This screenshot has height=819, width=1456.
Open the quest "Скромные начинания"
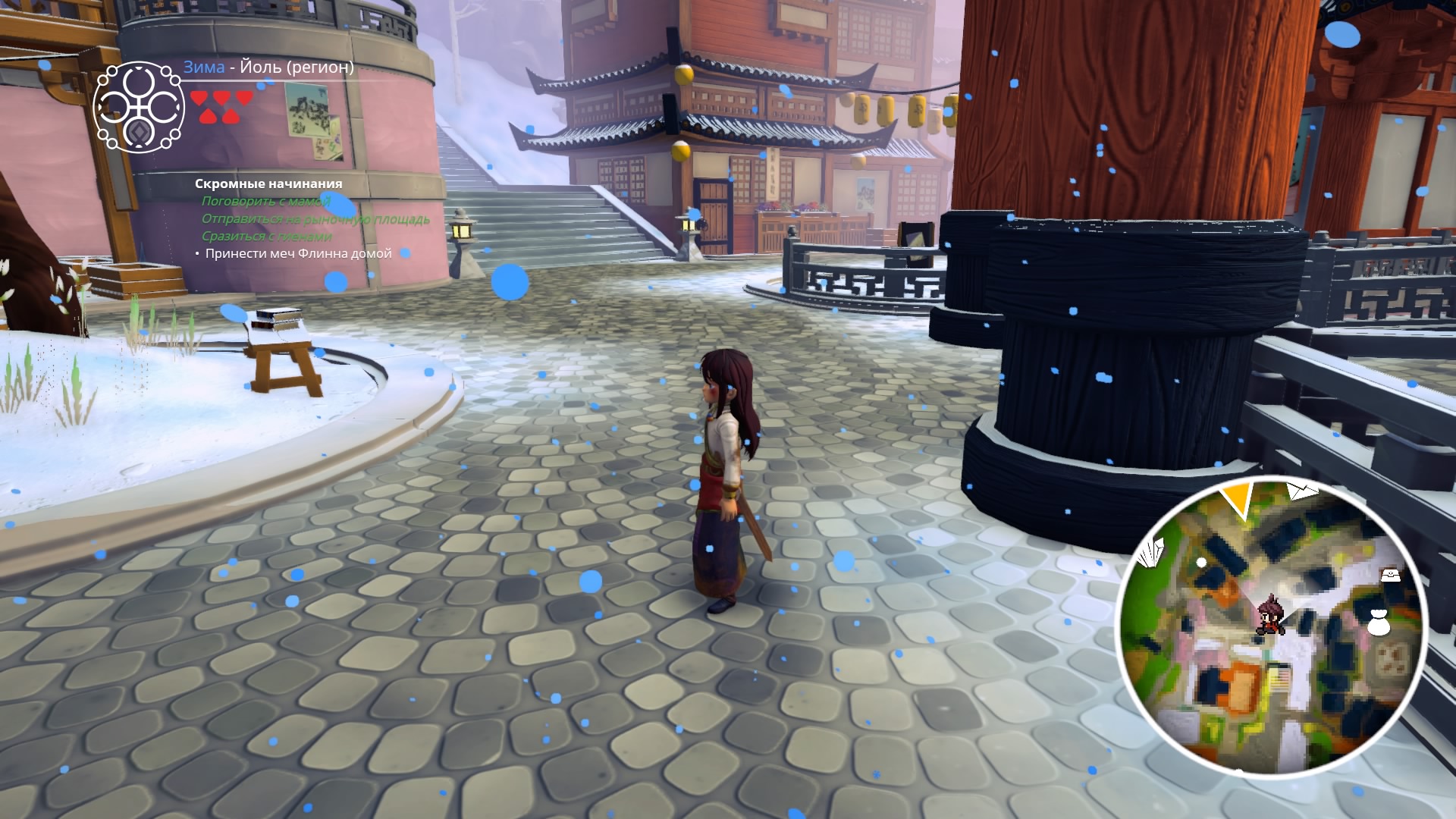(268, 184)
